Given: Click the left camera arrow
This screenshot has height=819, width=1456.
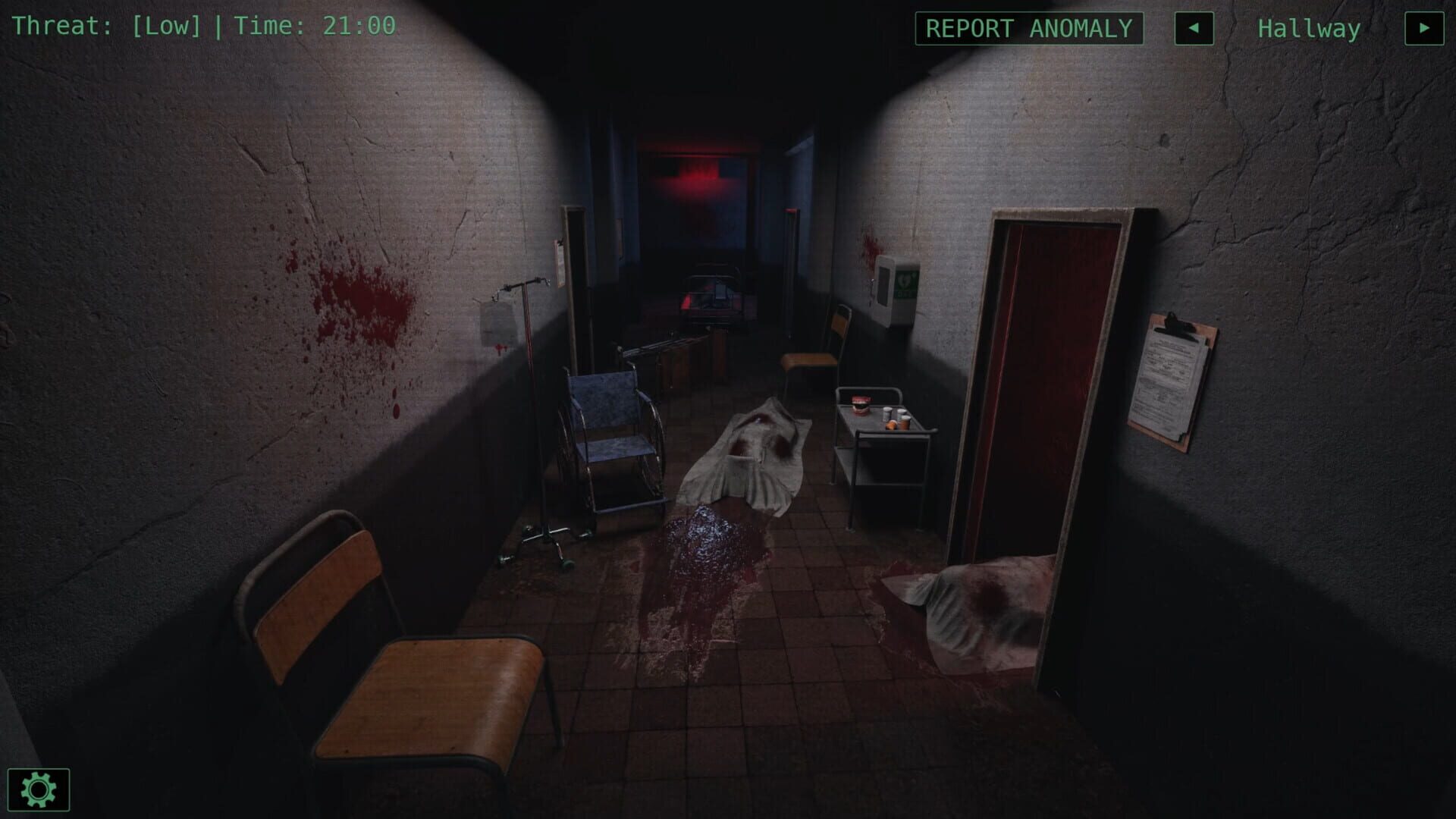Looking at the screenshot, I should (1196, 29).
